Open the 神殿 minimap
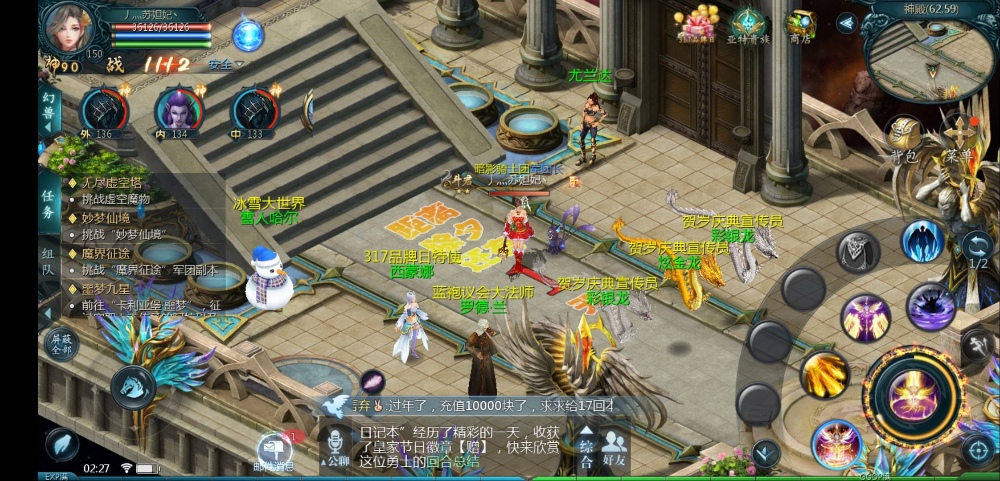Image resolution: width=1000 pixels, height=481 pixels. coord(930,57)
